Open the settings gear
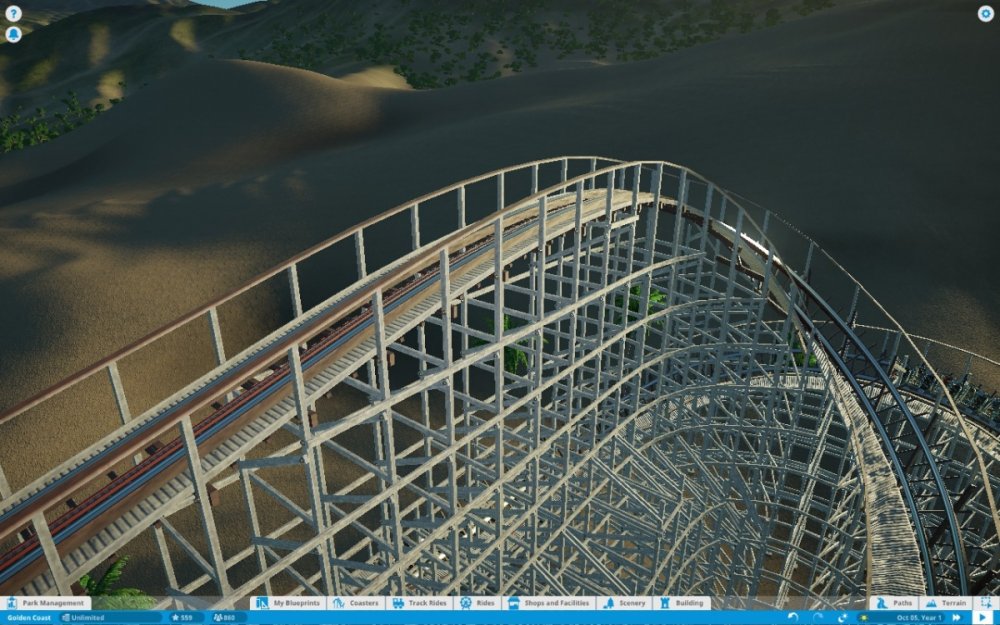The height and width of the screenshot is (625, 1000). (x=985, y=14)
